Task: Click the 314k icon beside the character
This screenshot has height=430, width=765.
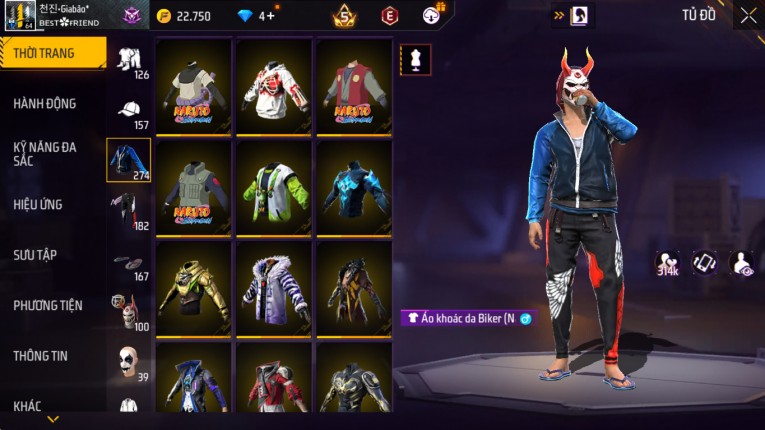Action: pos(667,262)
